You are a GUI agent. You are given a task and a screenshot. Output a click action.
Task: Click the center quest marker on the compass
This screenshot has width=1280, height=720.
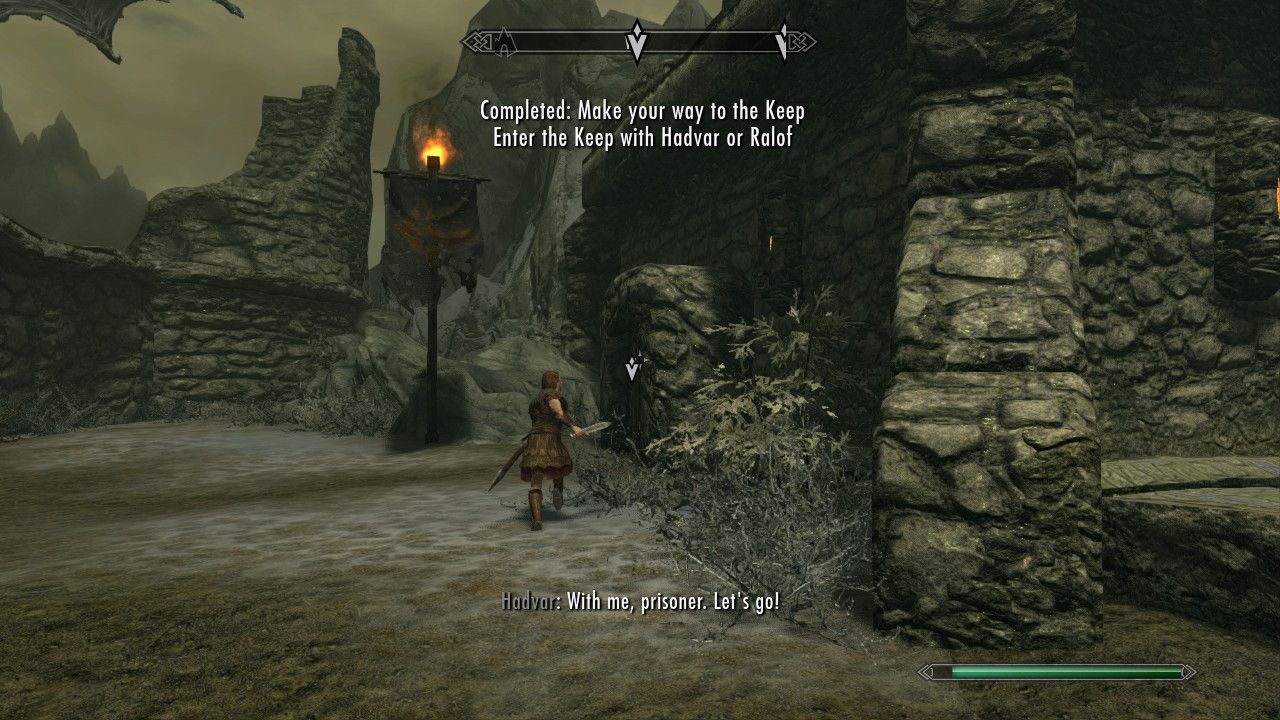click(637, 42)
